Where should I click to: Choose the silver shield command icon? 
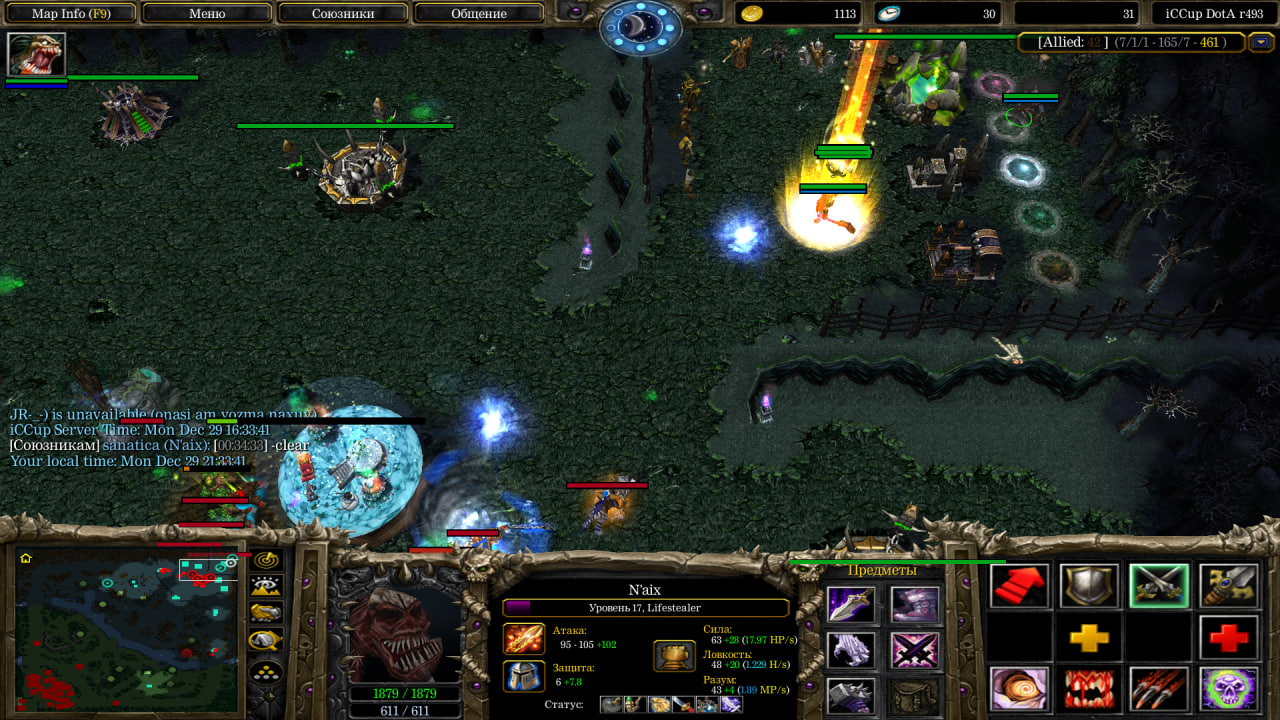coord(1089,586)
